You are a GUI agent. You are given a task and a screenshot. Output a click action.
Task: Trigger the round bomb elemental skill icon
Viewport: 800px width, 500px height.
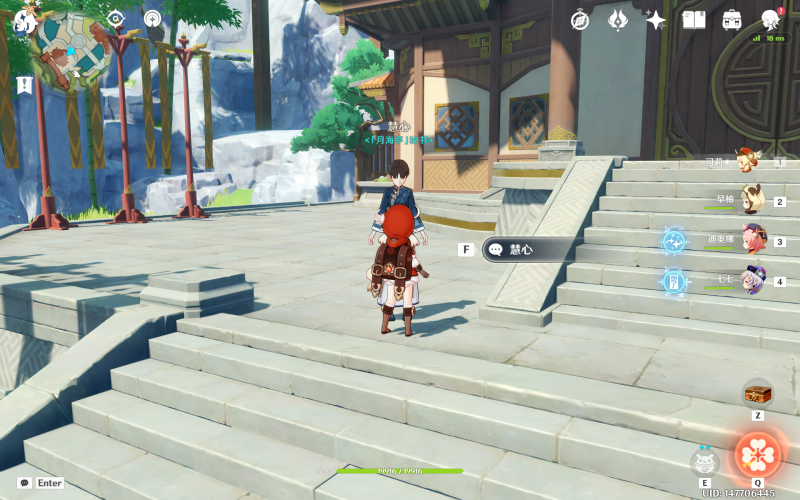click(x=705, y=461)
